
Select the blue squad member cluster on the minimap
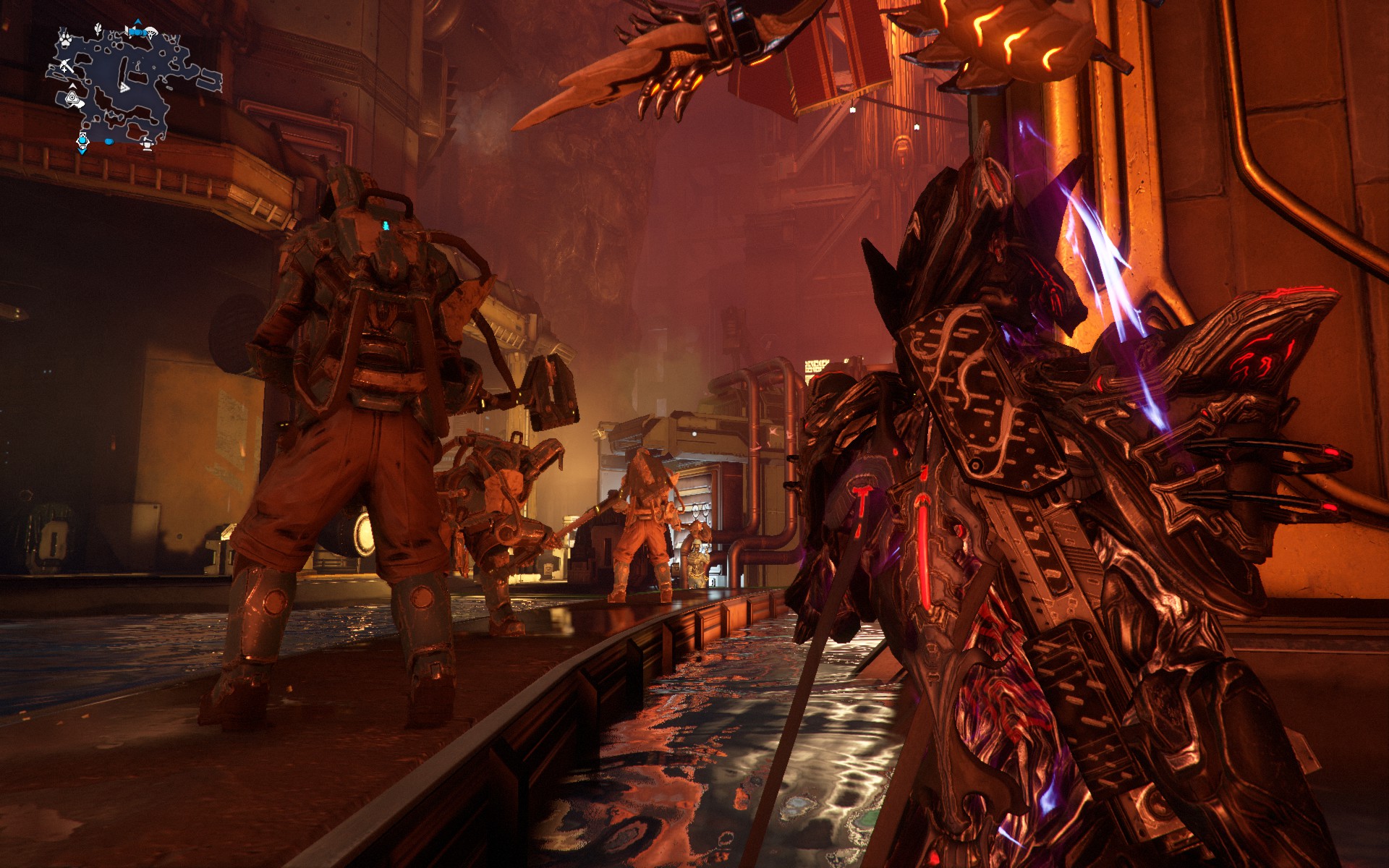point(137,32)
